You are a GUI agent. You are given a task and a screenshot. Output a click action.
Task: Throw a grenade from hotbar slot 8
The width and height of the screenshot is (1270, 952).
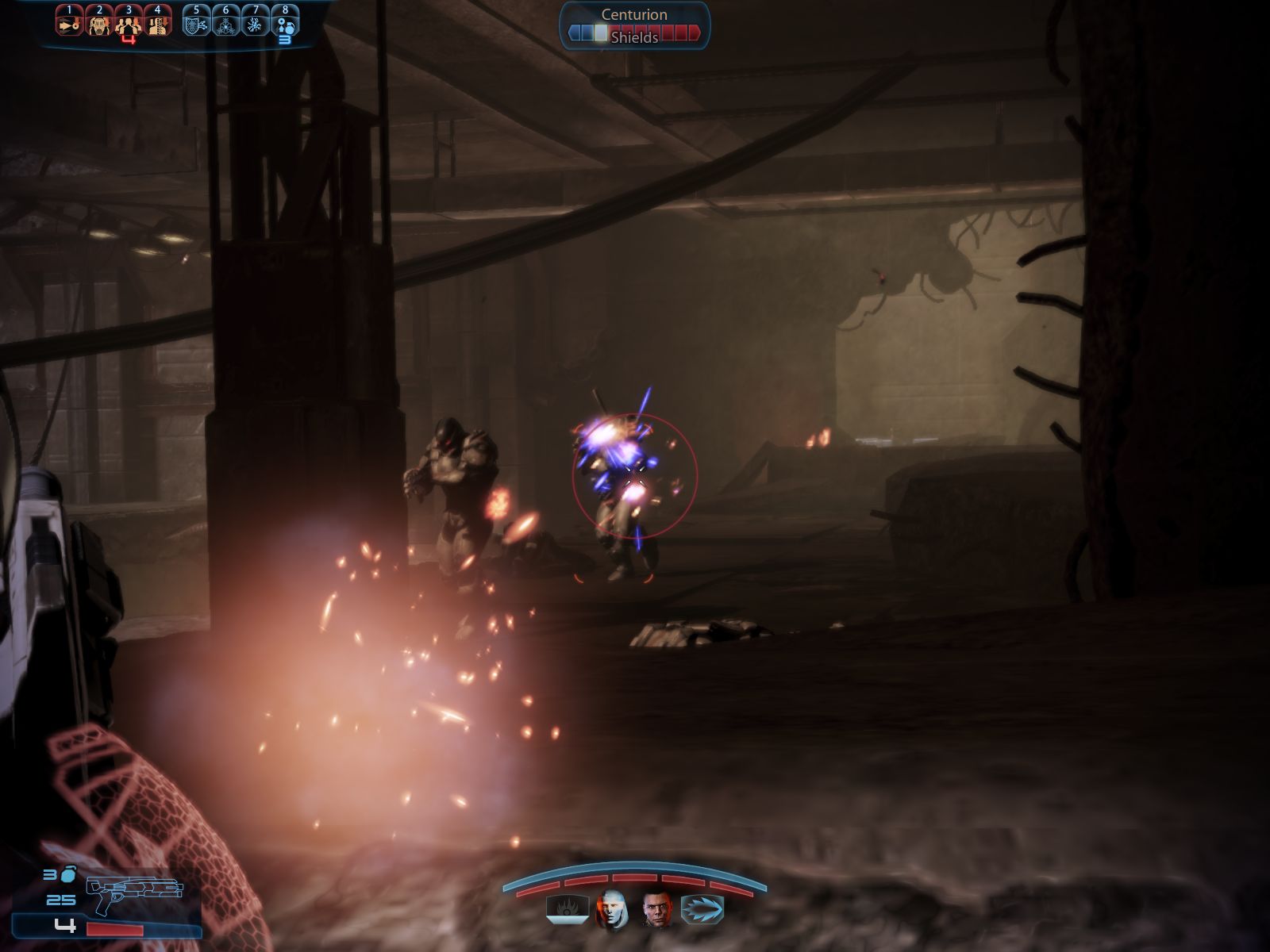click(285, 22)
